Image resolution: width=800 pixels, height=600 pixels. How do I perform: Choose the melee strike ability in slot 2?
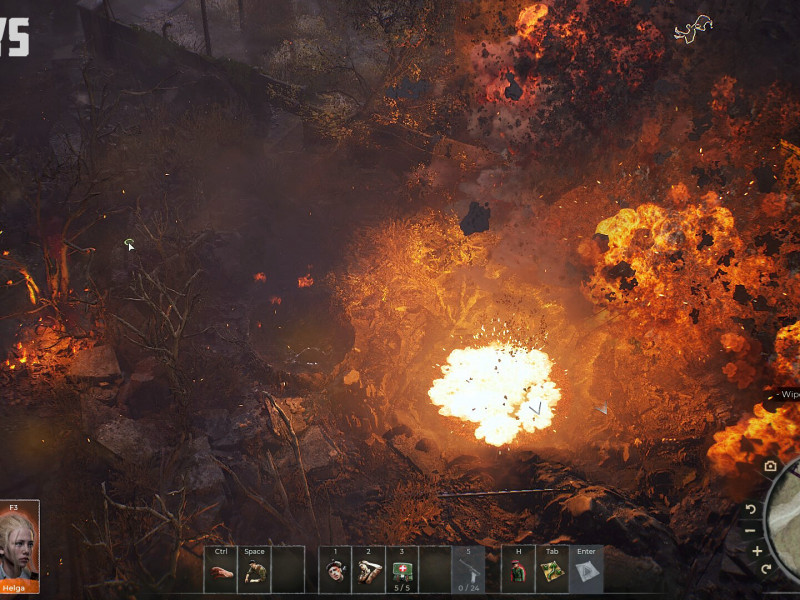pyautogui.click(x=368, y=571)
